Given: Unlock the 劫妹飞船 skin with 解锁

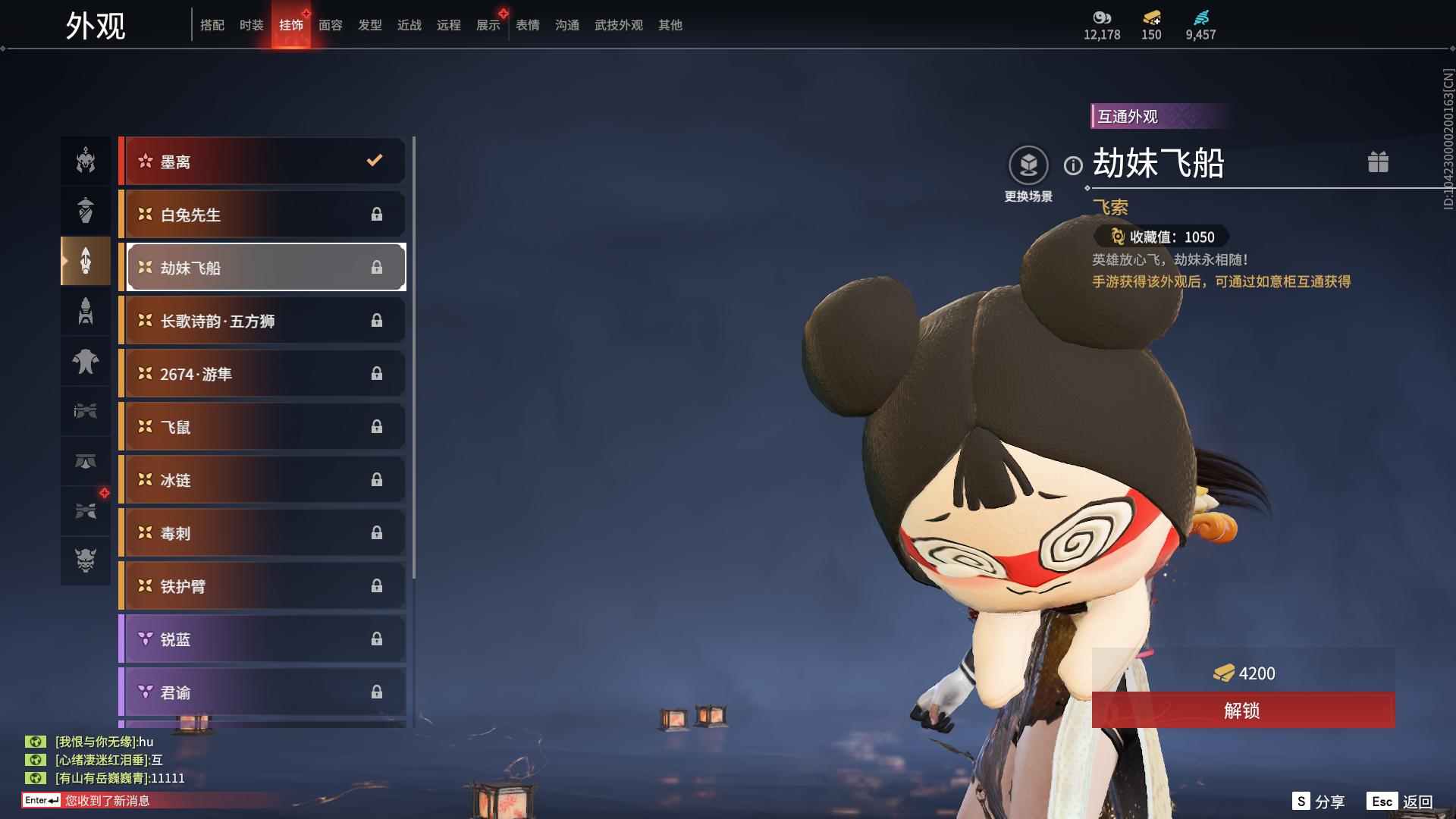Looking at the screenshot, I should click(1243, 711).
